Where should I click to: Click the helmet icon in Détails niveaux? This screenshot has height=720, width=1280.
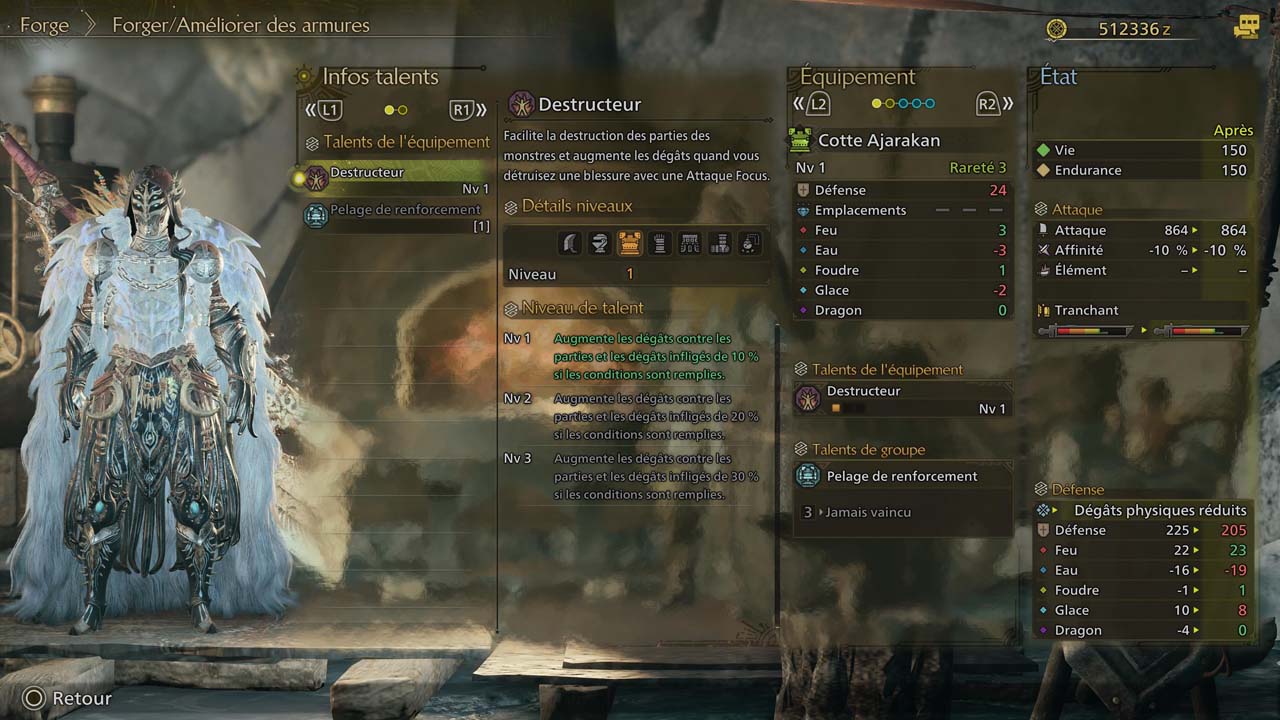599,242
